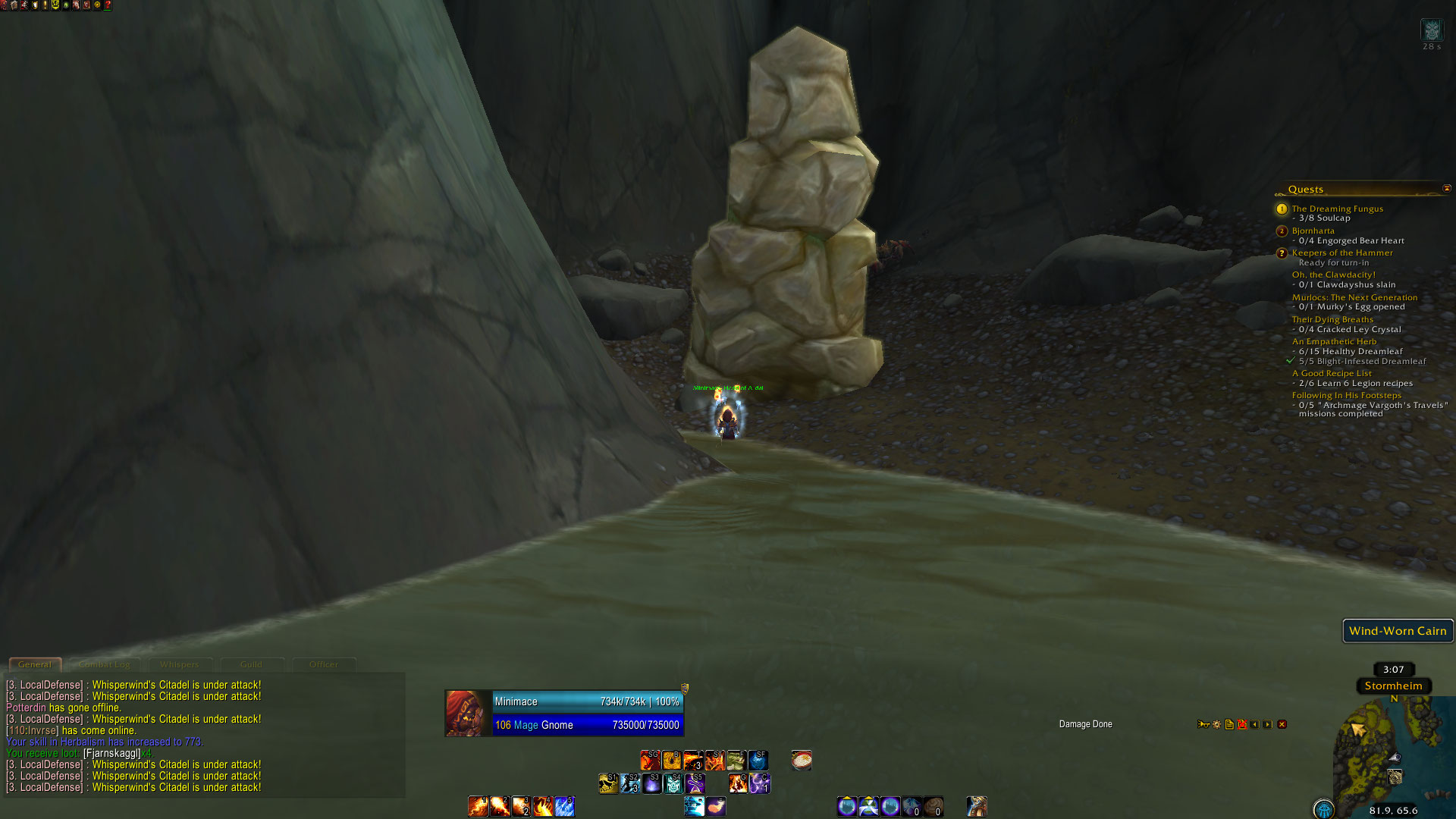This screenshot has width=1456, height=819.
Task: Select the Guild chat tab
Action: pos(251,664)
